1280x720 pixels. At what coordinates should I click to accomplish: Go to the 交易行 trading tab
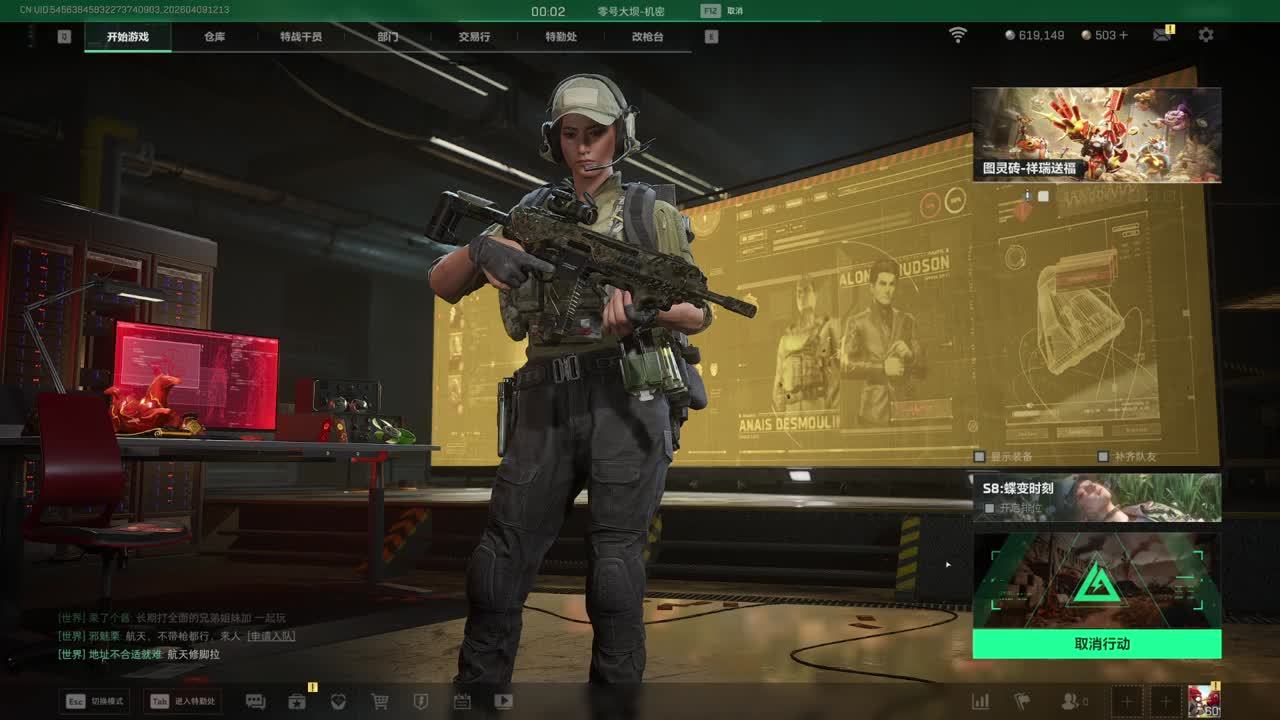click(474, 37)
